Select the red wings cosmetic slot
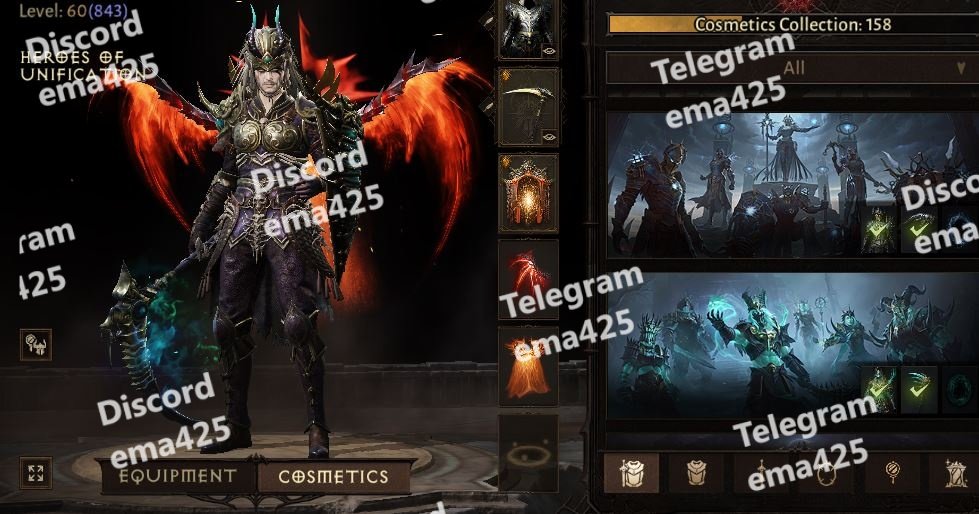Viewport: 979px width, 514px height. (528, 279)
